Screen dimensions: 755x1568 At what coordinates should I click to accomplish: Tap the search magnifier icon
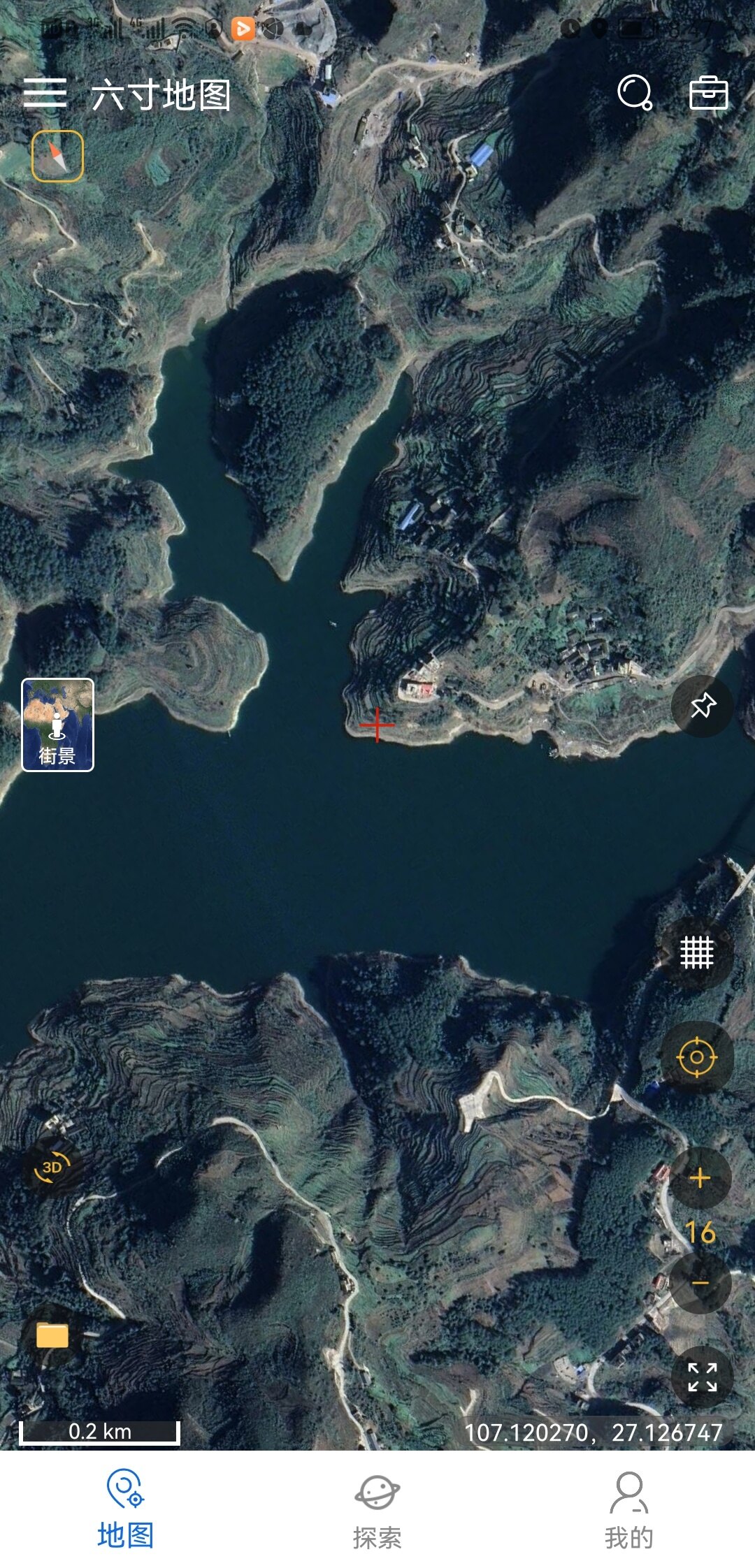pyautogui.click(x=635, y=93)
